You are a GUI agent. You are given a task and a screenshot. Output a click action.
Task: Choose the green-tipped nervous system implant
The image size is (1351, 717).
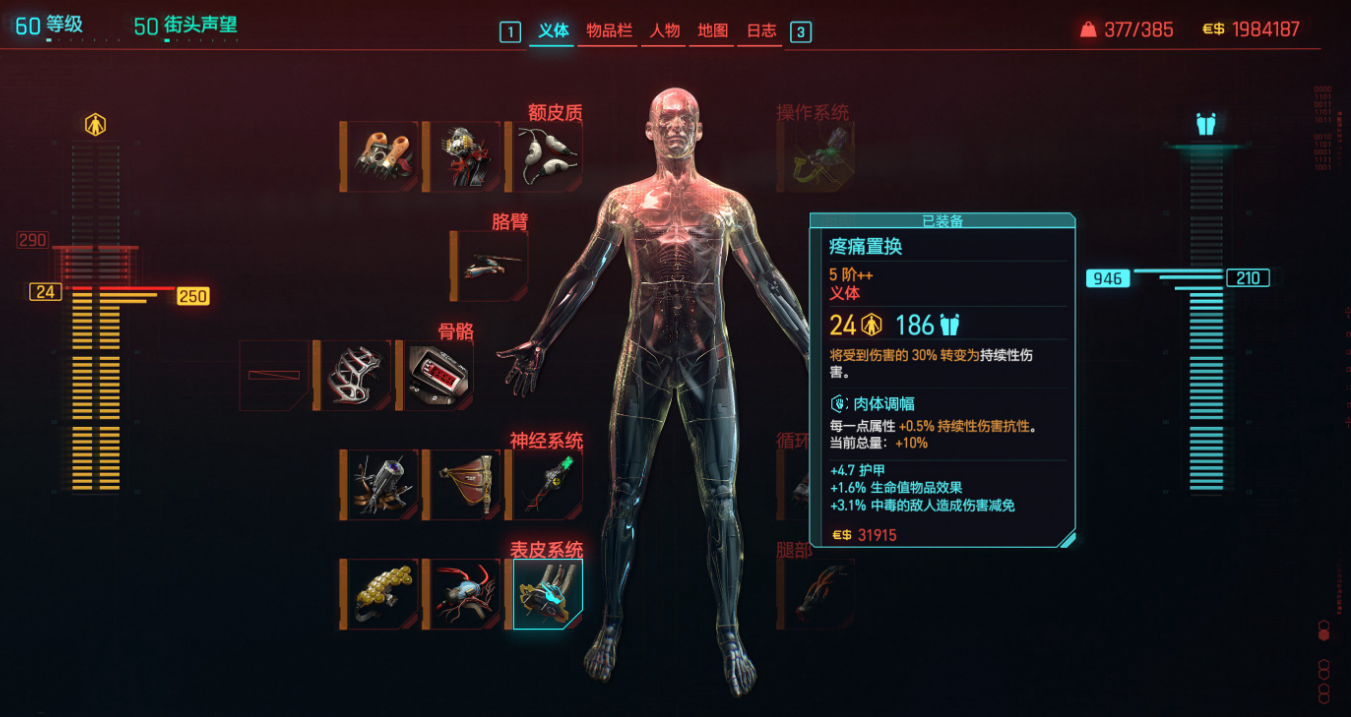(546, 485)
